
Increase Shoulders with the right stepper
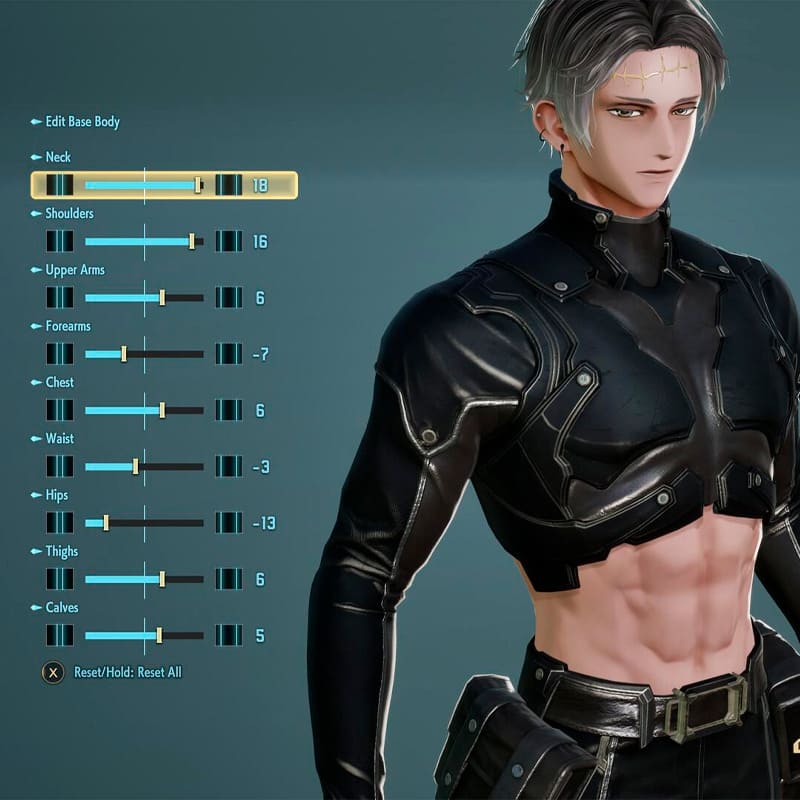229,241
